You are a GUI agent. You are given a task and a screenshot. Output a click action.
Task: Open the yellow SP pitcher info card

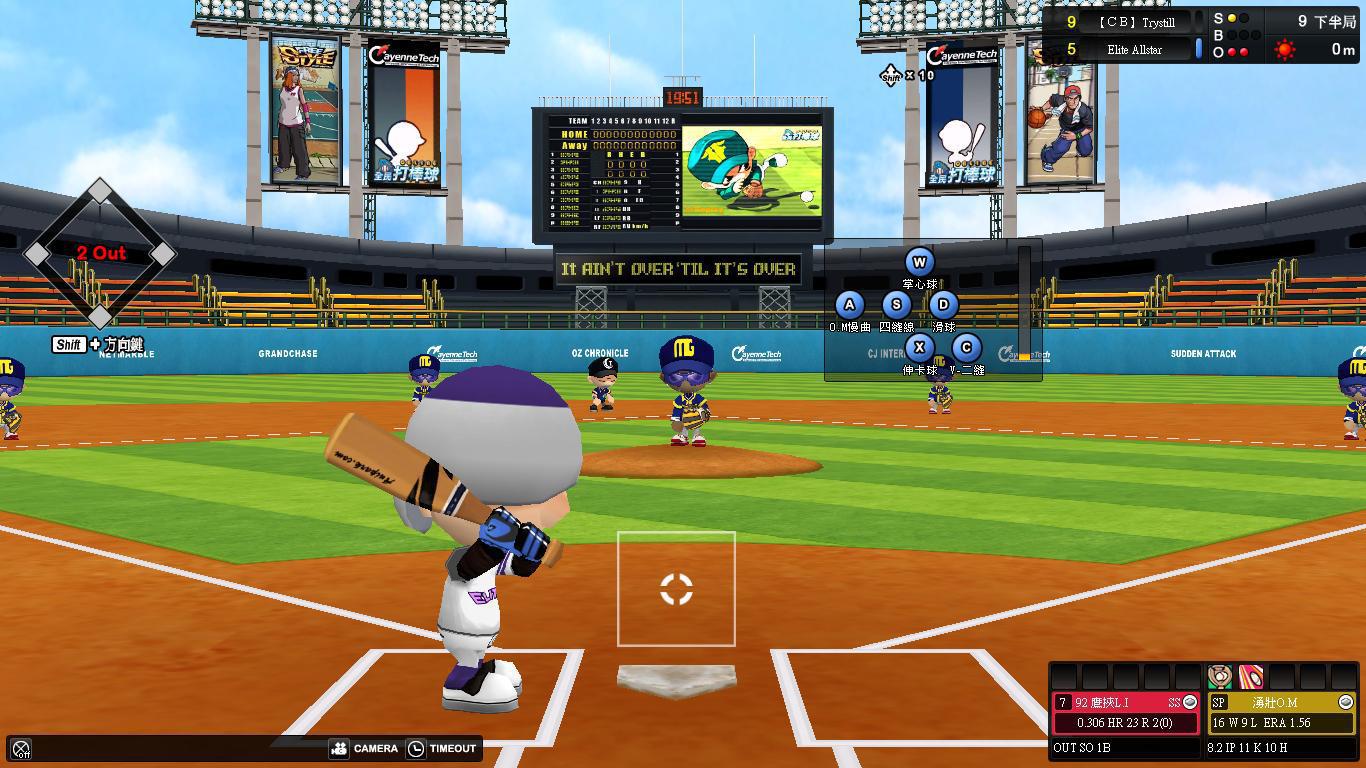pos(1281,712)
